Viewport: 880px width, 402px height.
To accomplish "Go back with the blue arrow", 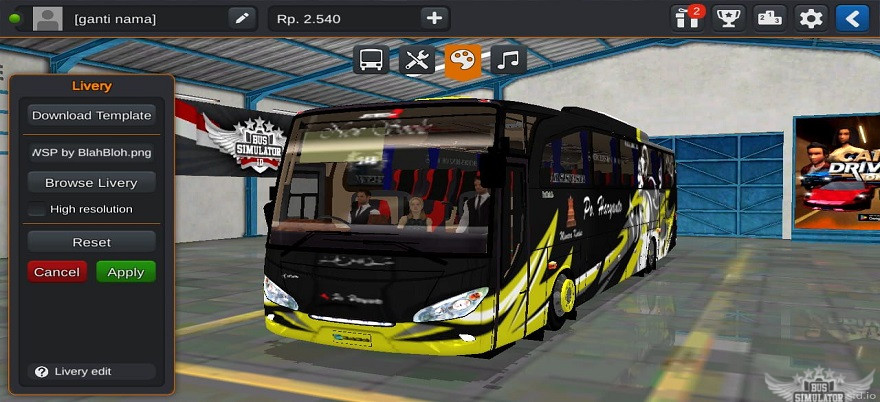I will (851, 18).
